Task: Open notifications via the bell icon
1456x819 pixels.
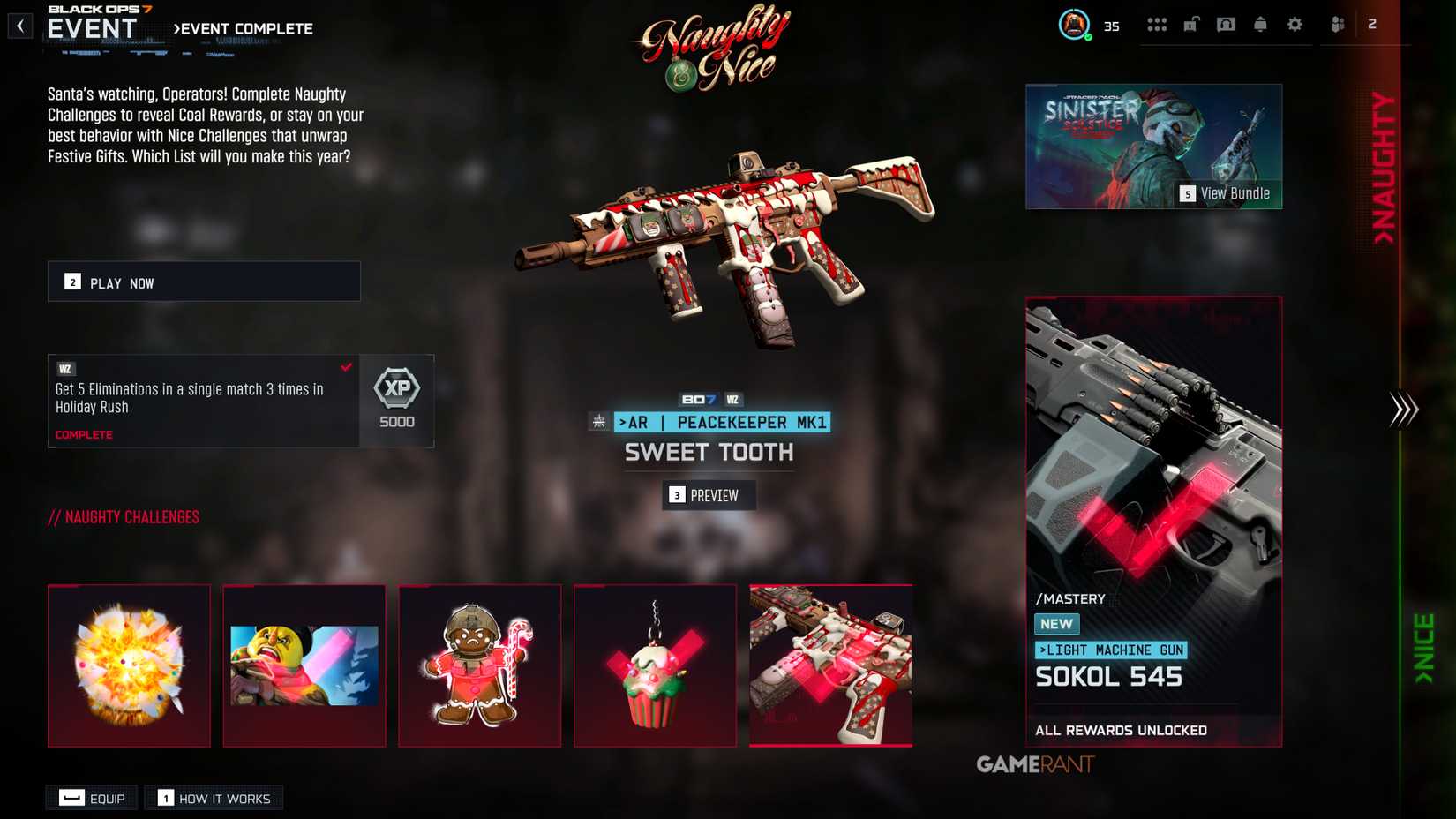Action: coord(1260,25)
